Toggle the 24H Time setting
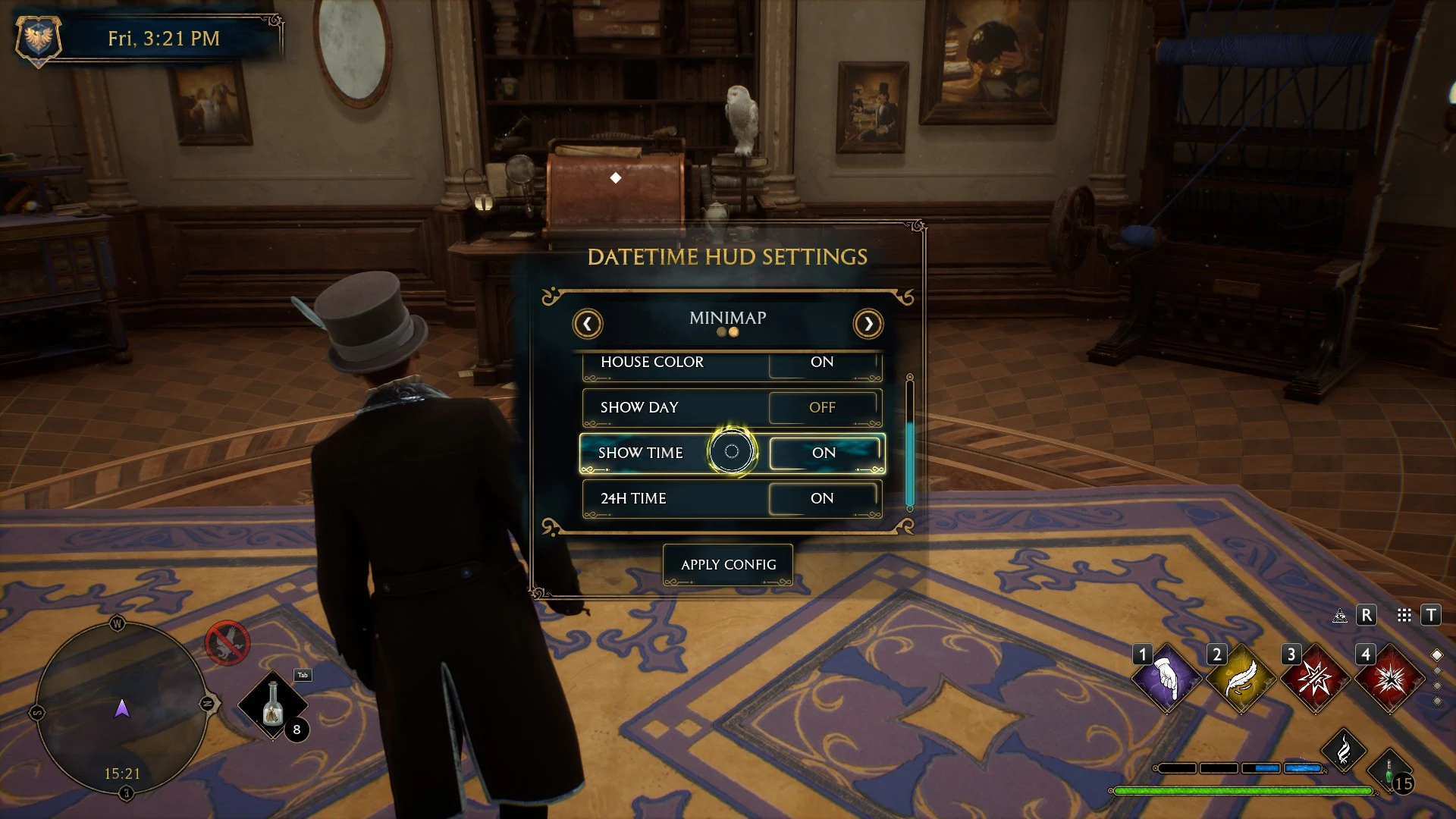 tap(823, 499)
